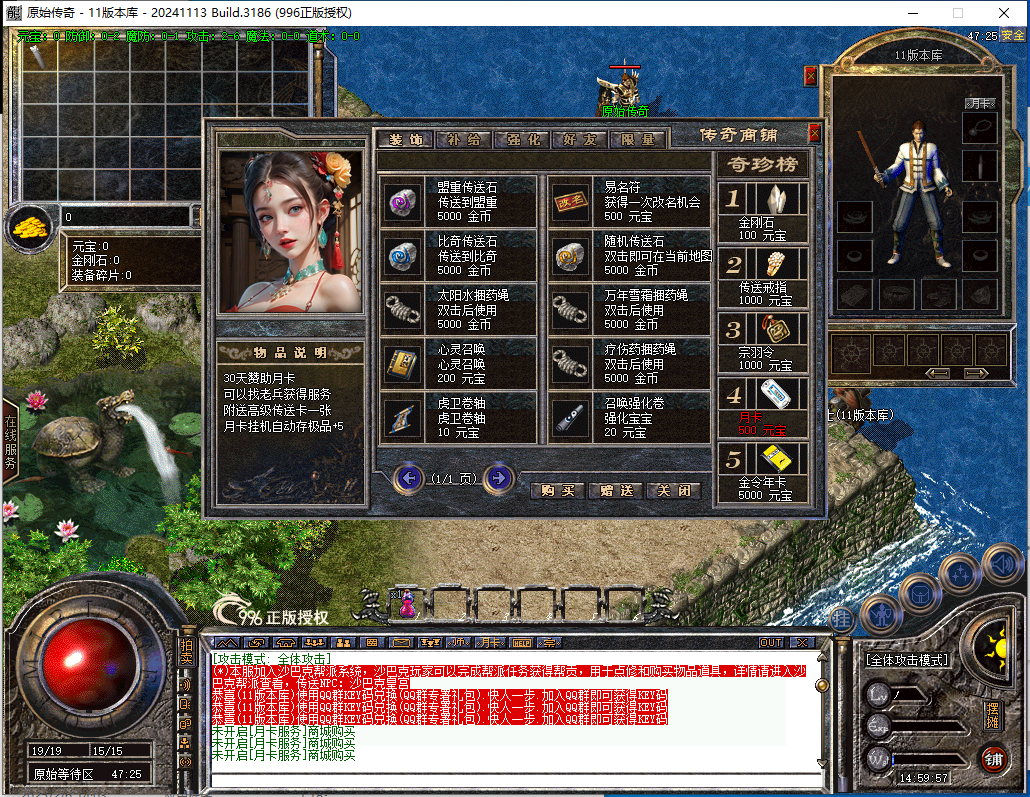1030x797 pixels.
Task: Go to the next shop page arrow
Action: (x=498, y=479)
